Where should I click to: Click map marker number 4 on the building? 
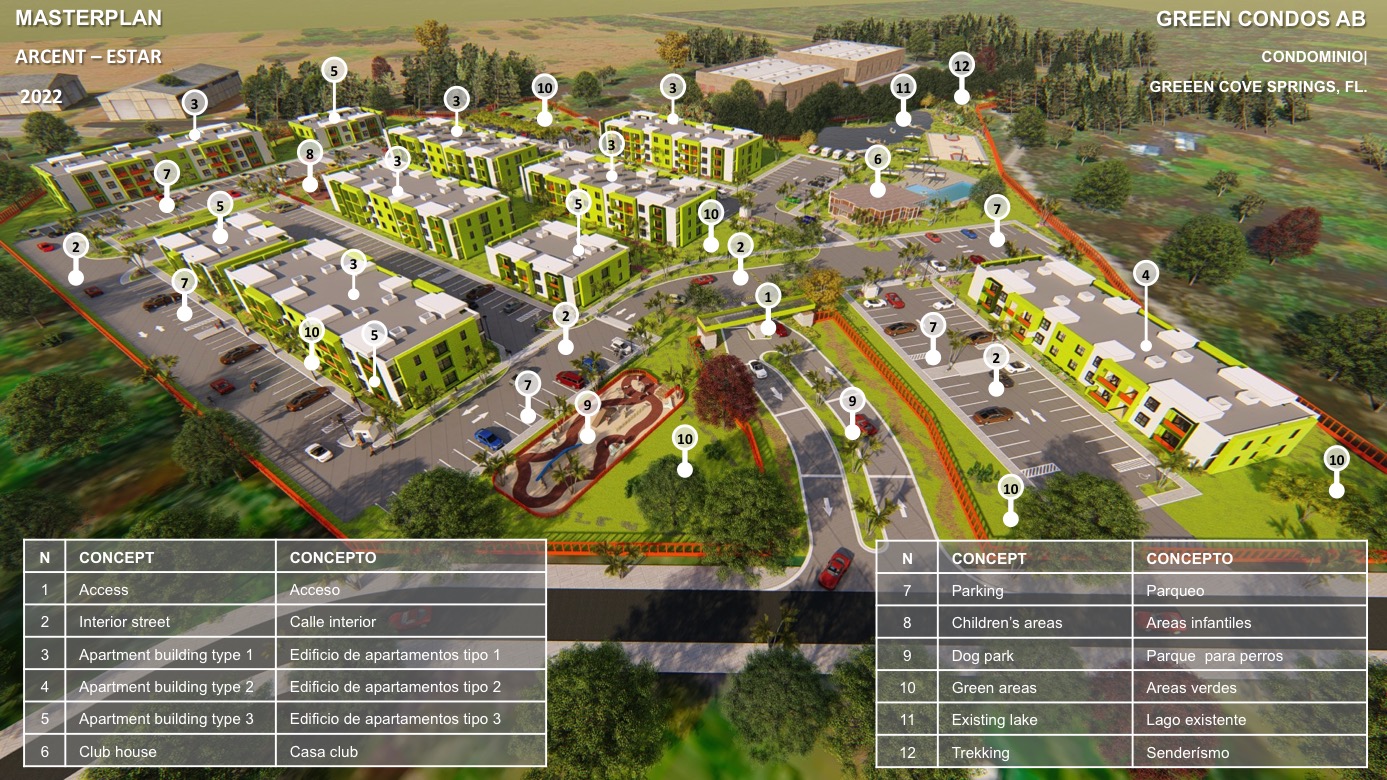(x=1146, y=272)
